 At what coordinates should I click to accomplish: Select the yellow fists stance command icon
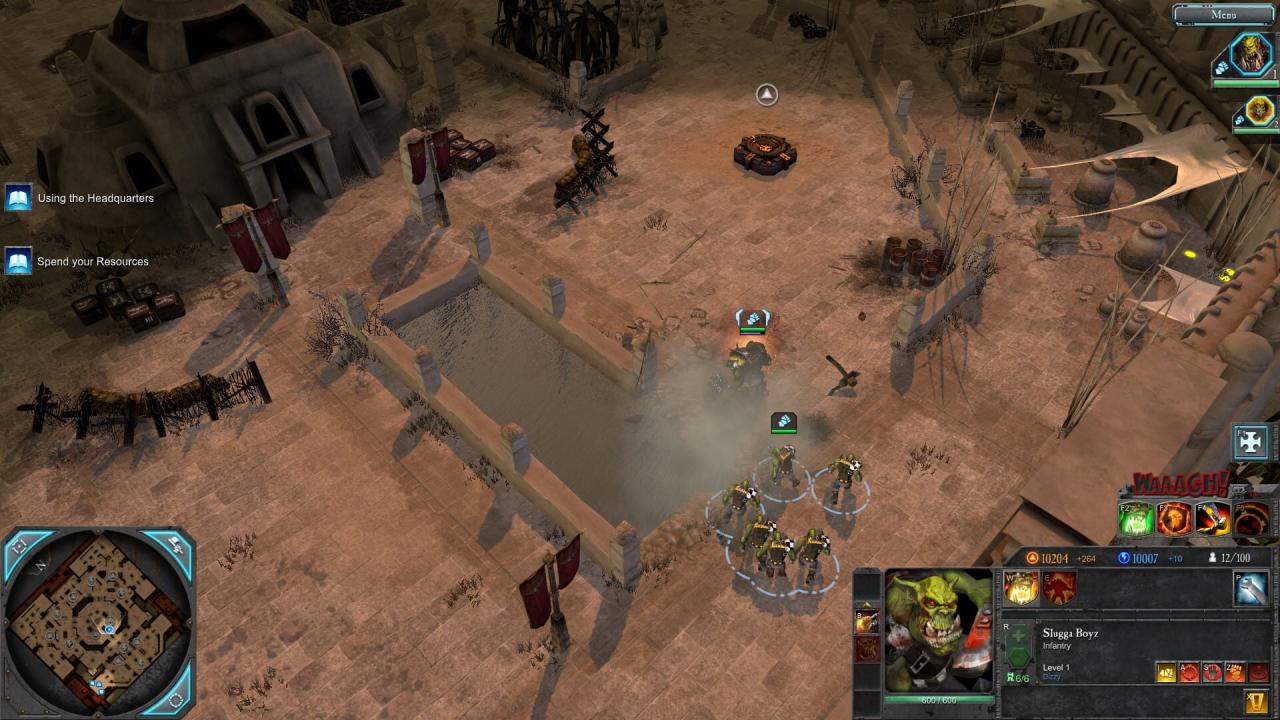[x=1166, y=673]
